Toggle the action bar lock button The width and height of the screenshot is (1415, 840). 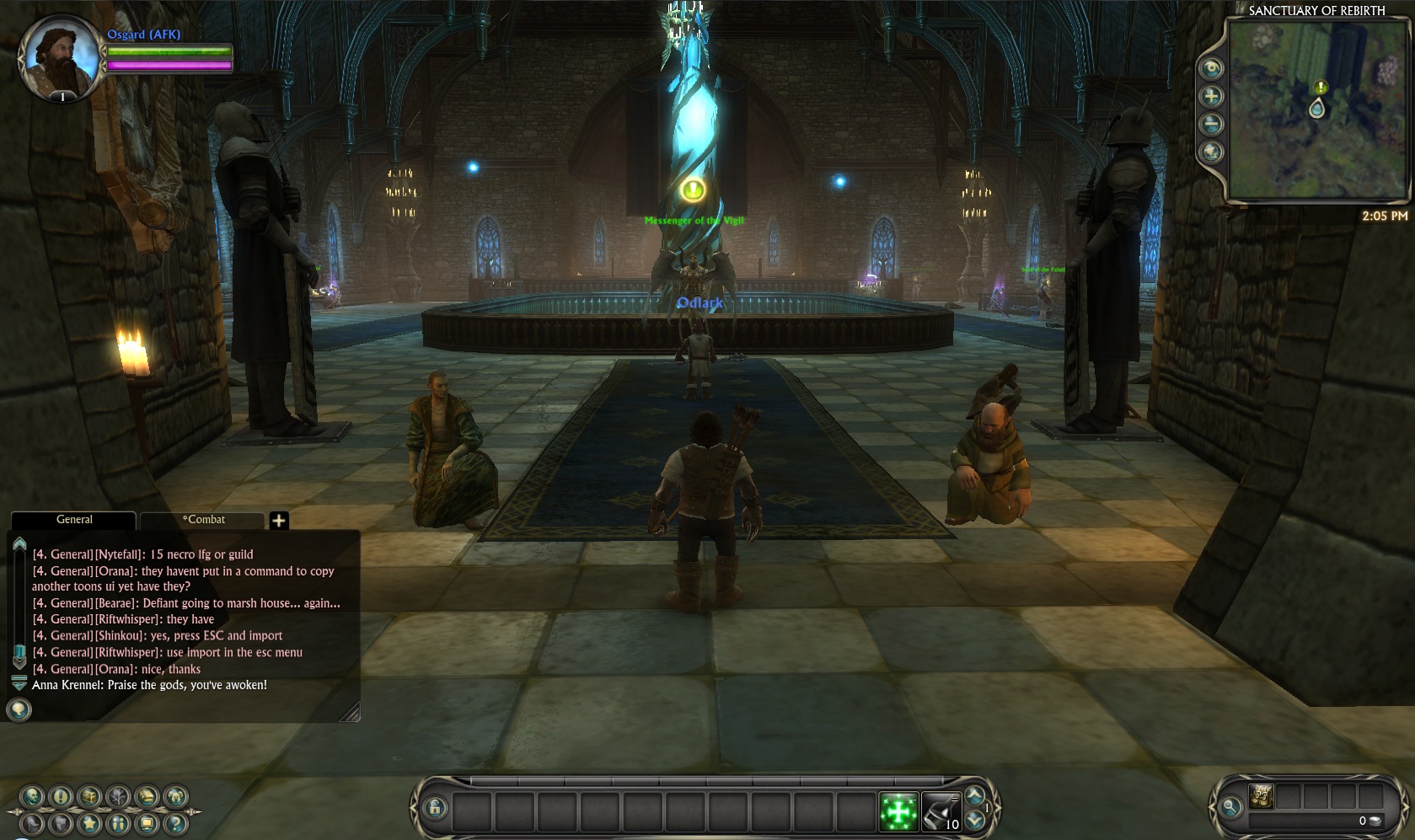click(435, 808)
